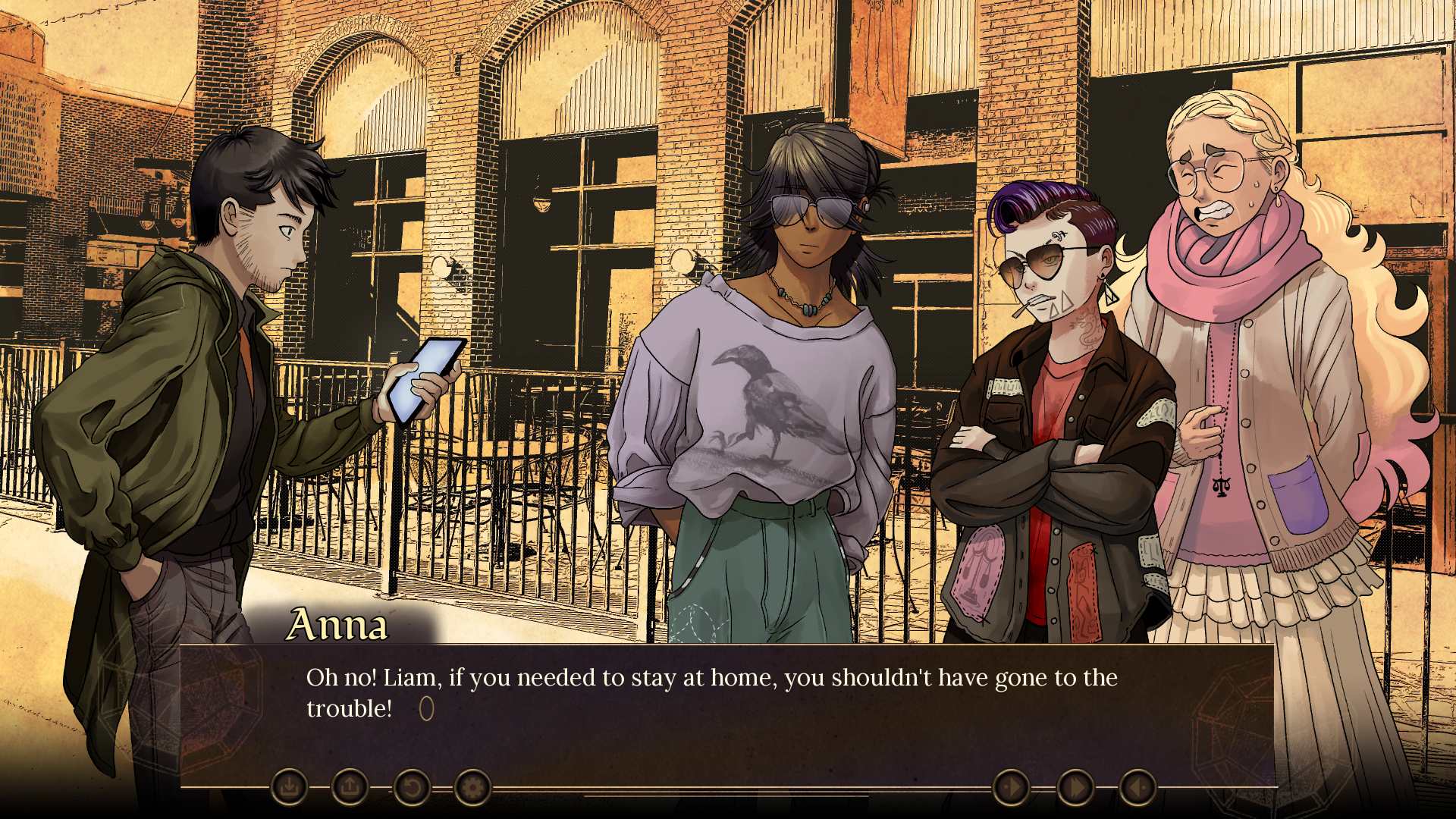Open the load menu with the upload-arrow icon

pyautogui.click(x=350, y=788)
